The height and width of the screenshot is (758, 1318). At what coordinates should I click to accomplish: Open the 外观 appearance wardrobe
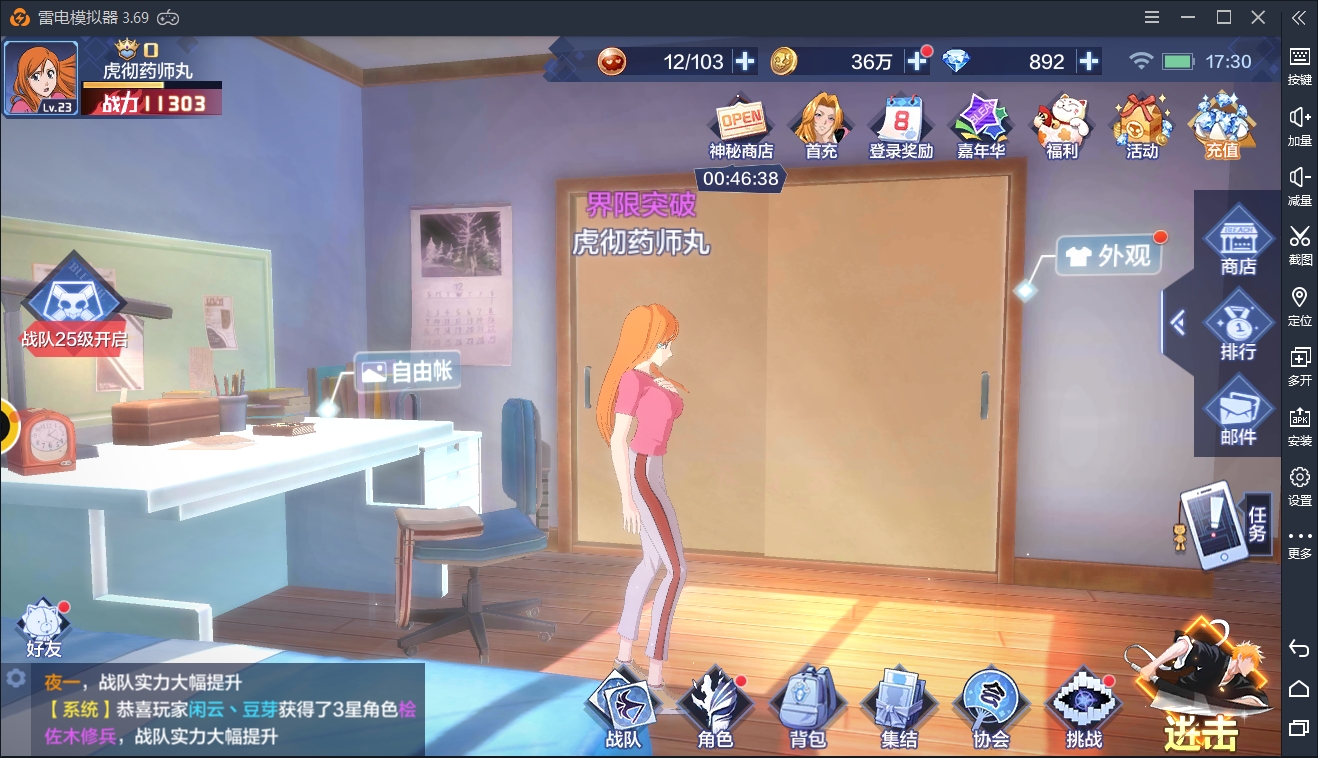tap(1110, 256)
